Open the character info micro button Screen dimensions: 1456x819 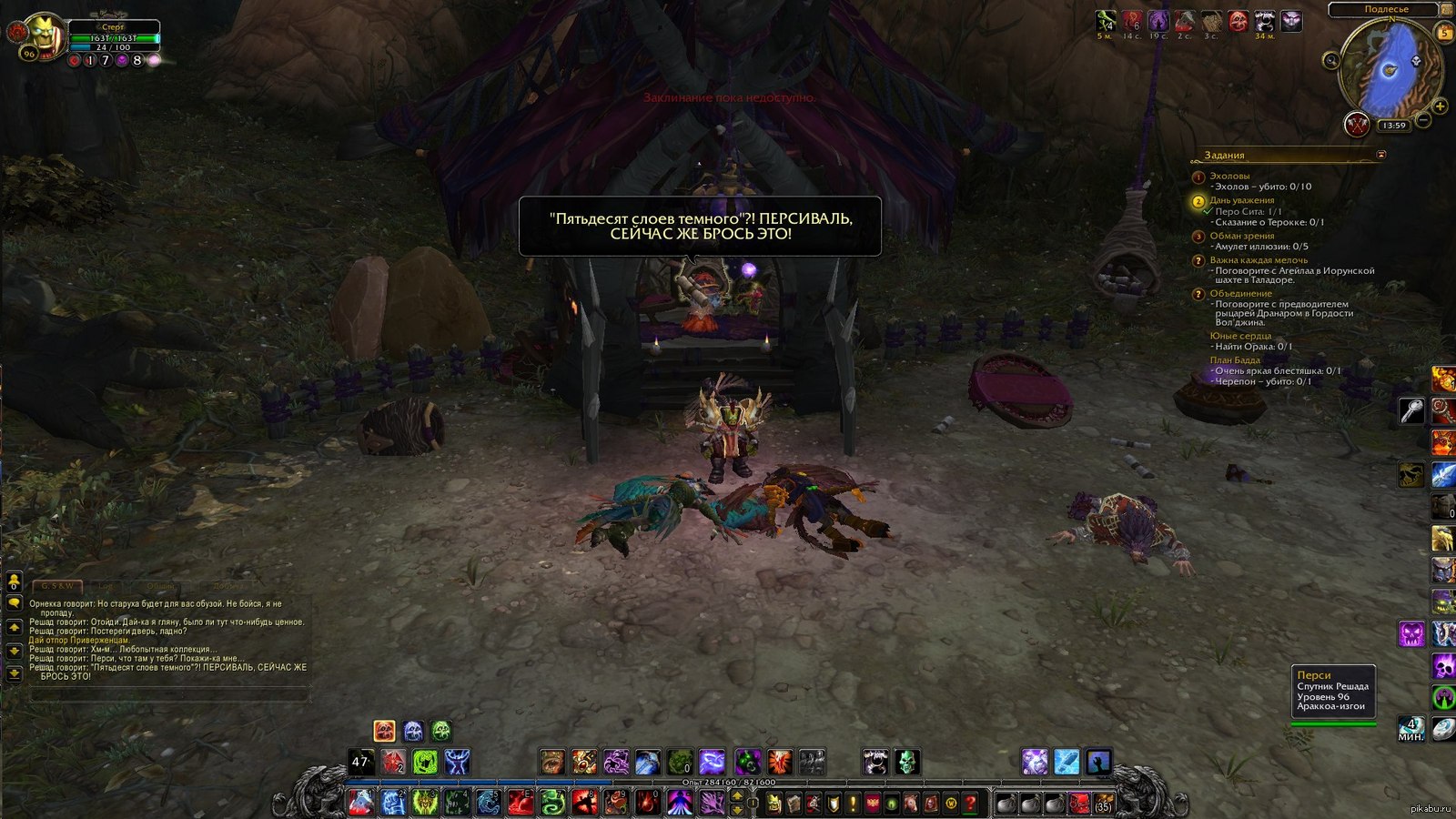[773, 804]
